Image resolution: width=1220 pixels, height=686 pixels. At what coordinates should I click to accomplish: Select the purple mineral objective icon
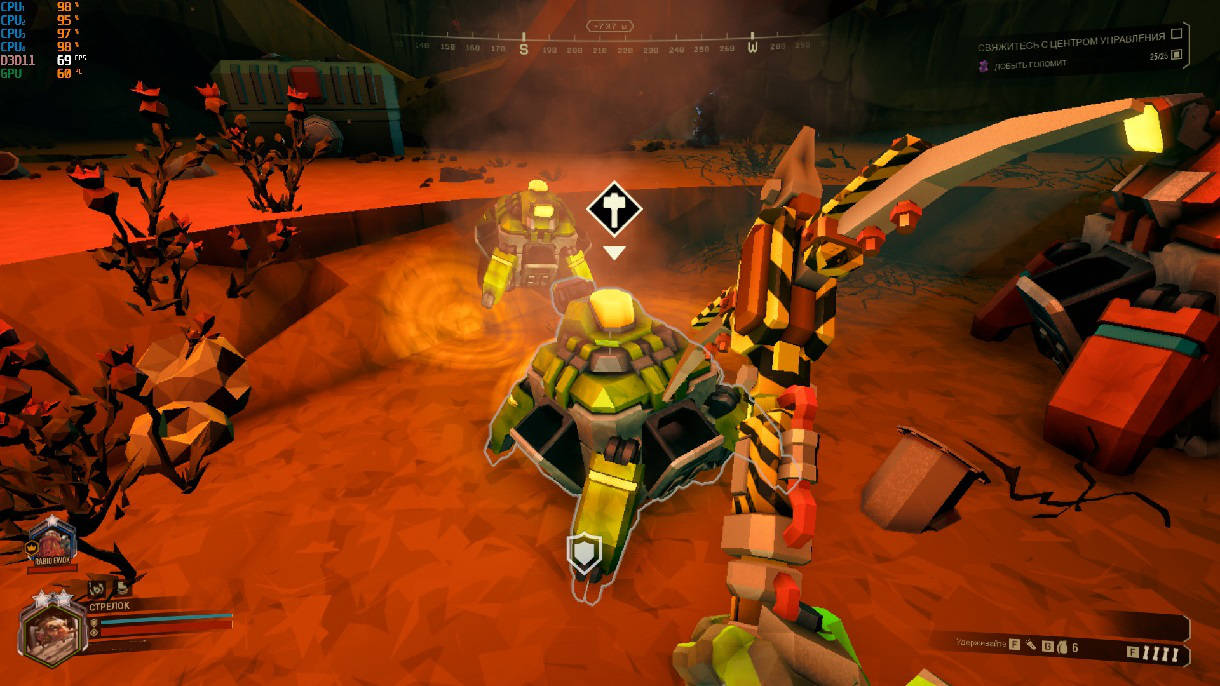click(983, 65)
